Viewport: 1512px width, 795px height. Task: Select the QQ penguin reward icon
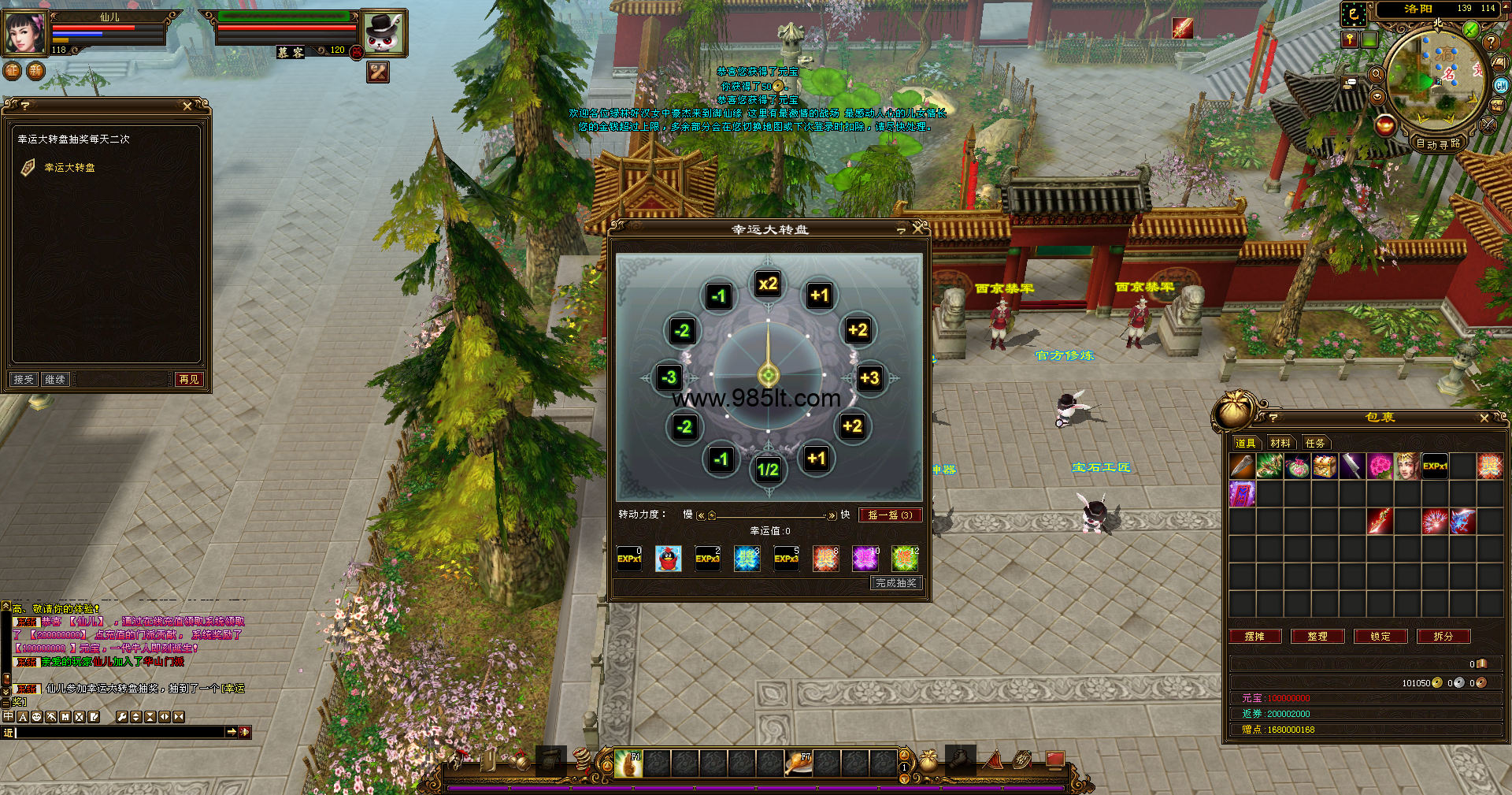point(668,559)
